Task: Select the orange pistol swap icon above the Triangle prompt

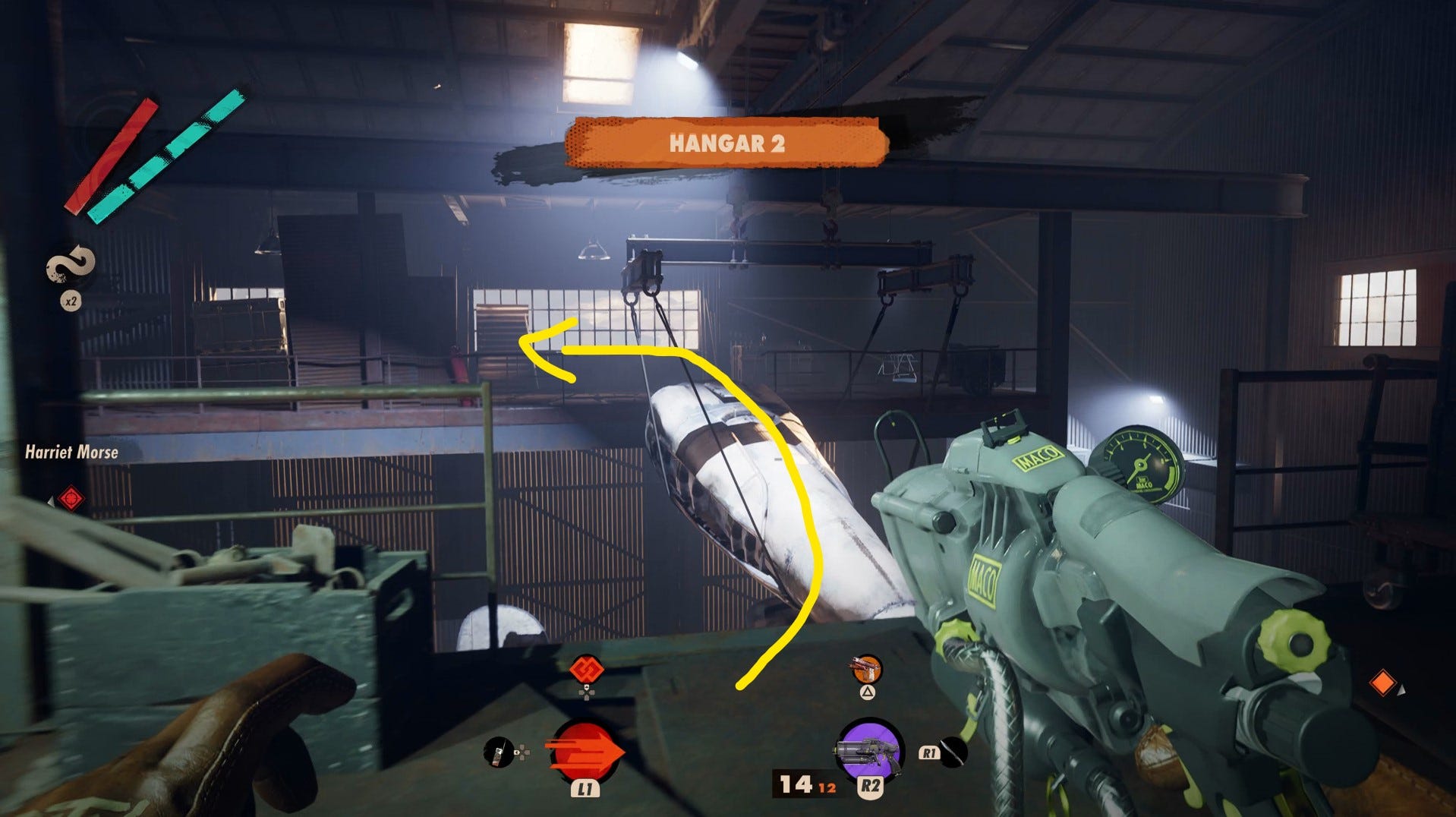Action: [x=865, y=670]
